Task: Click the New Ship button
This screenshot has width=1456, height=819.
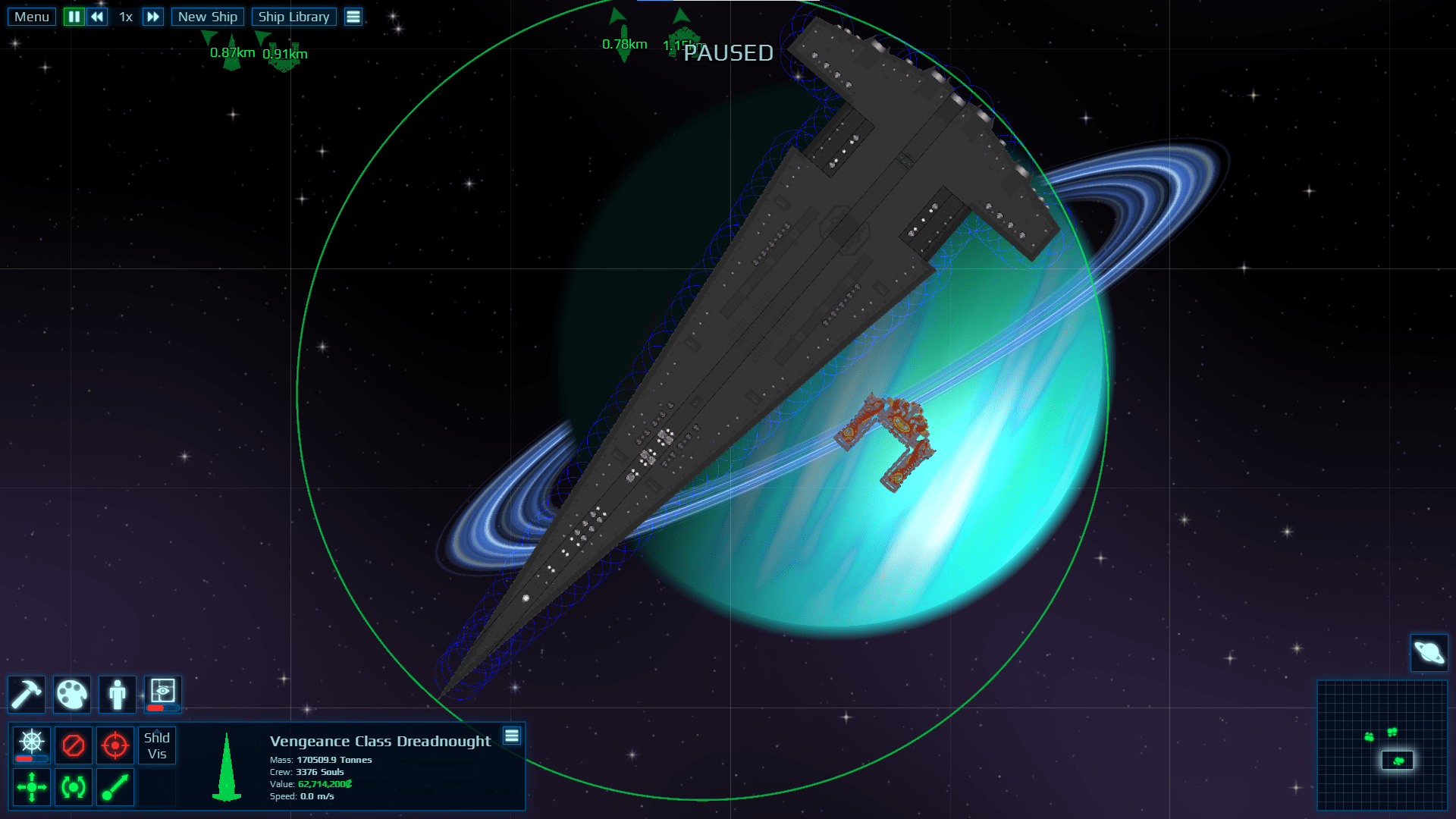Action: pyautogui.click(x=207, y=16)
